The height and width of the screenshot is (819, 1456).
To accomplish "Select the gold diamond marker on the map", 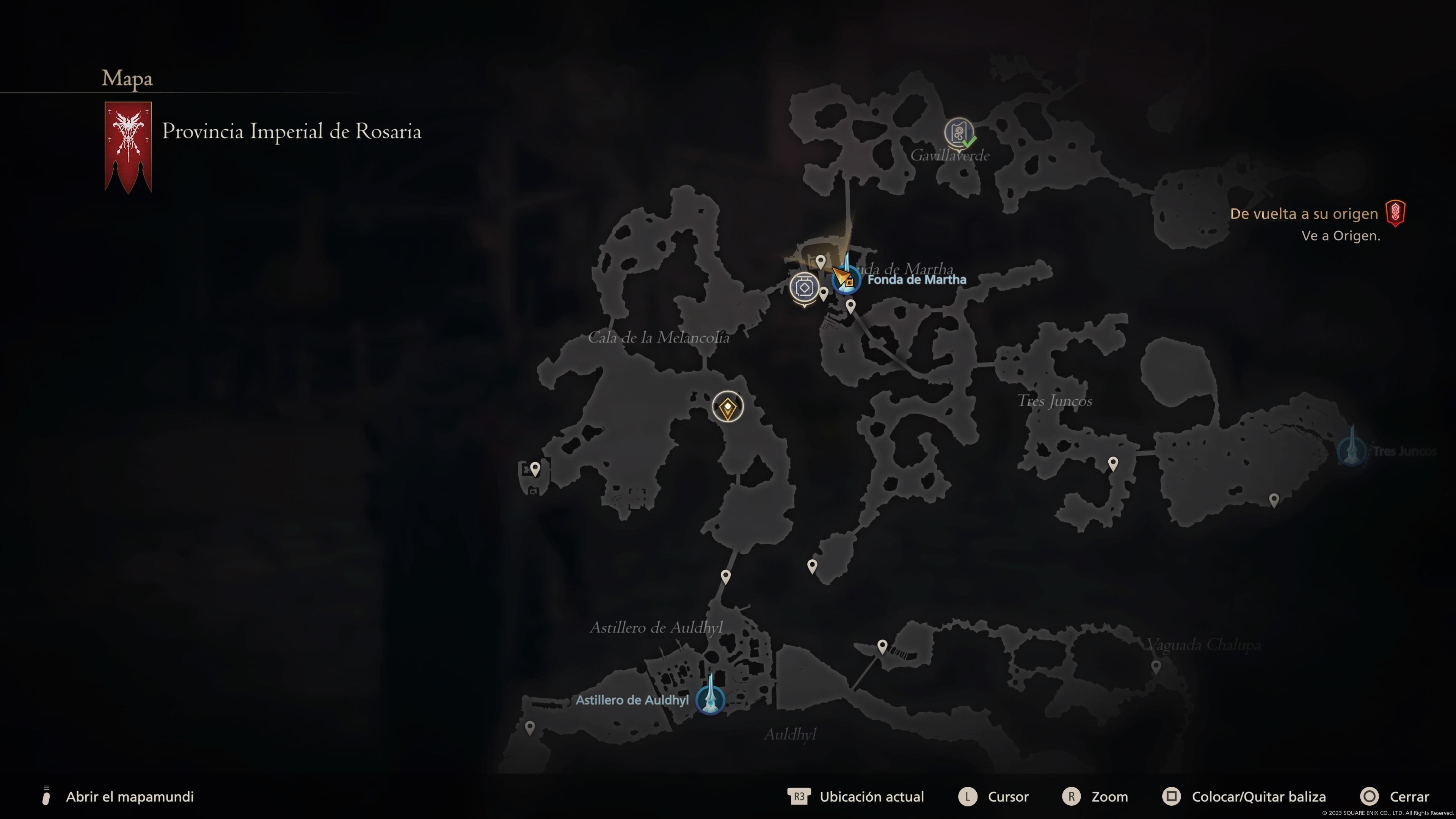I will pos(728,406).
